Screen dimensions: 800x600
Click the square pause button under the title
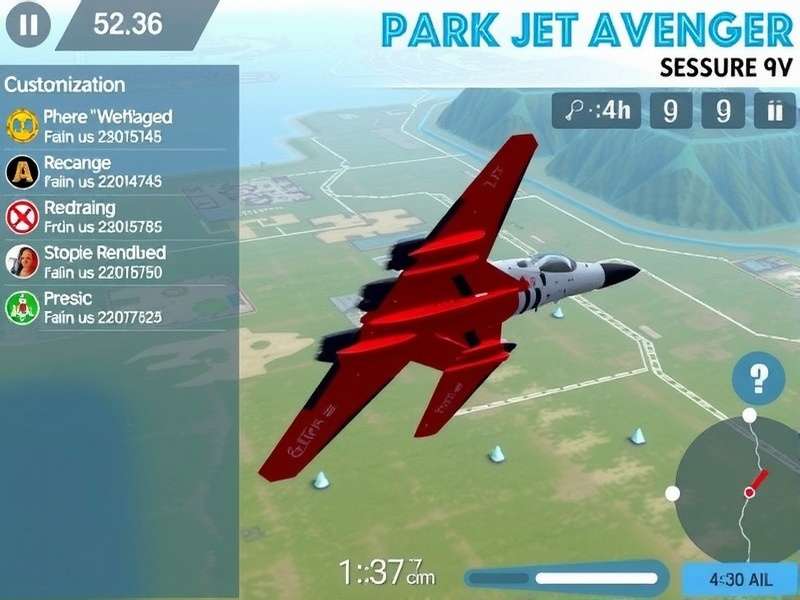(773, 111)
